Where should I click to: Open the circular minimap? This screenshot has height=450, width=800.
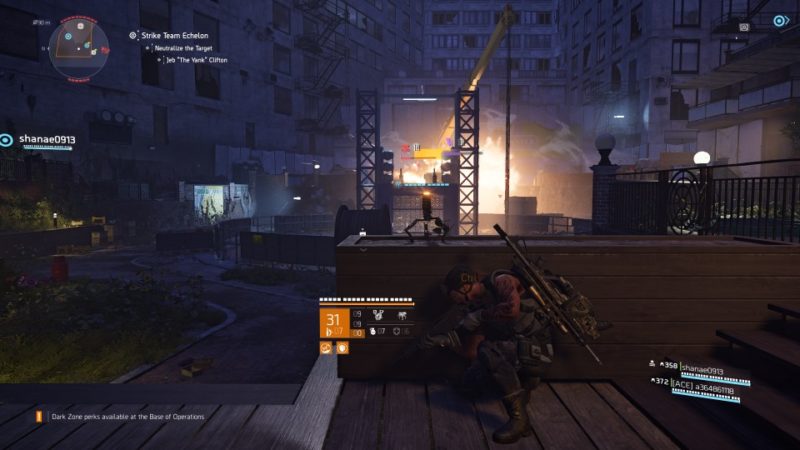(79, 47)
